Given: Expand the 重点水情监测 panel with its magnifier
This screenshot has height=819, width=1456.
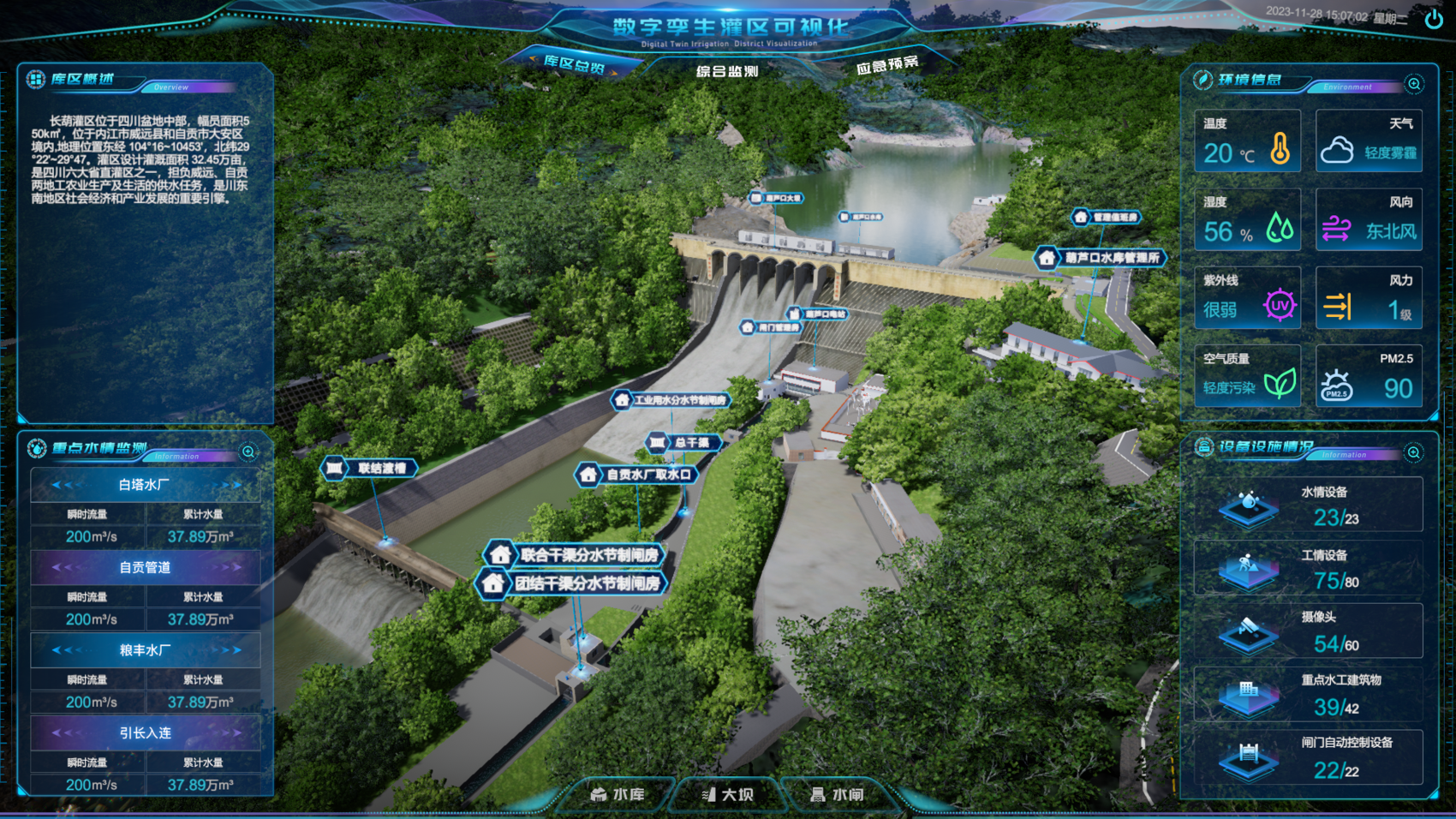Looking at the screenshot, I should pyautogui.click(x=248, y=451).
